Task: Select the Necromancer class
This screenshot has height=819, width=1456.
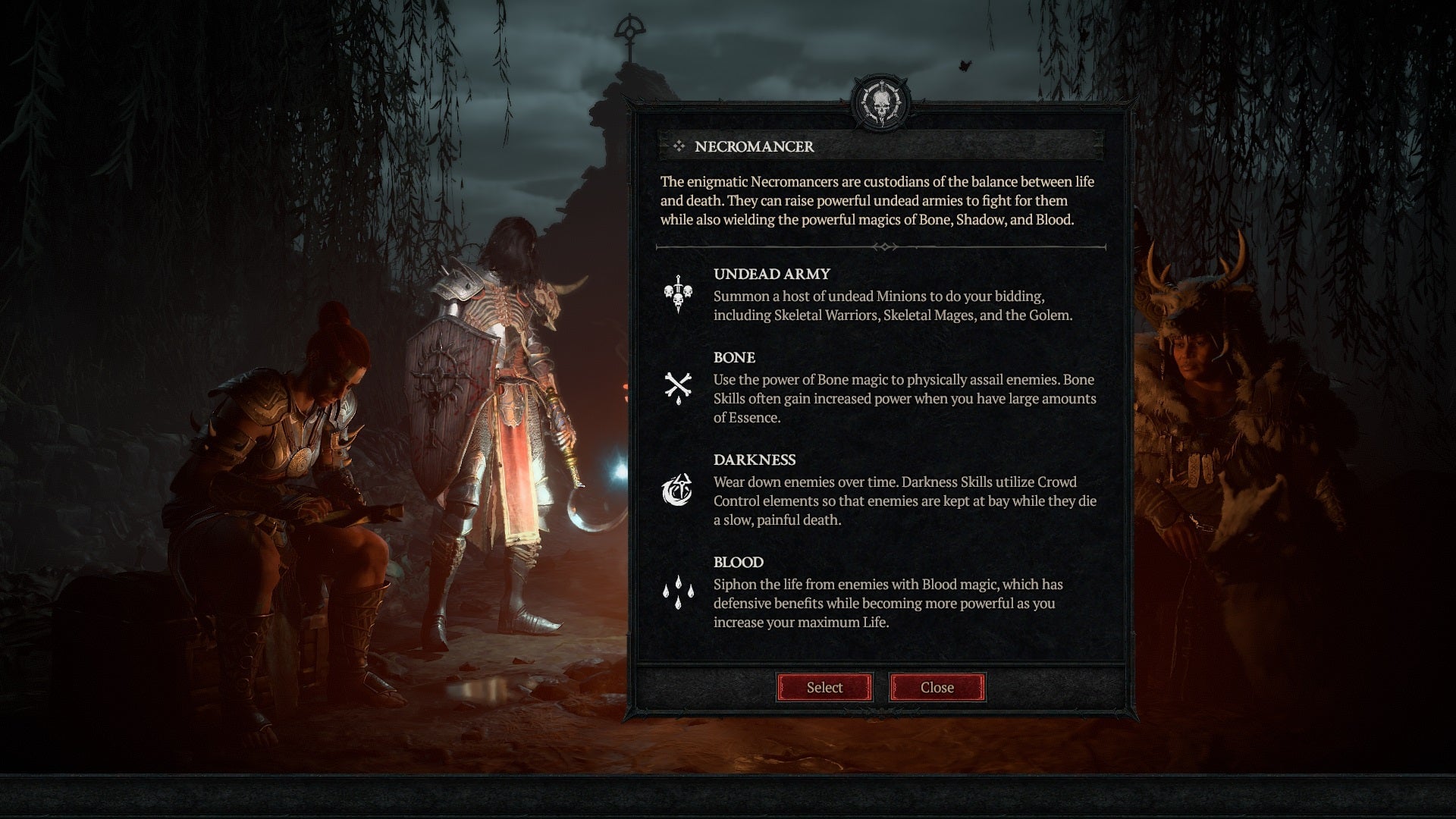Action: coord(824,687)
